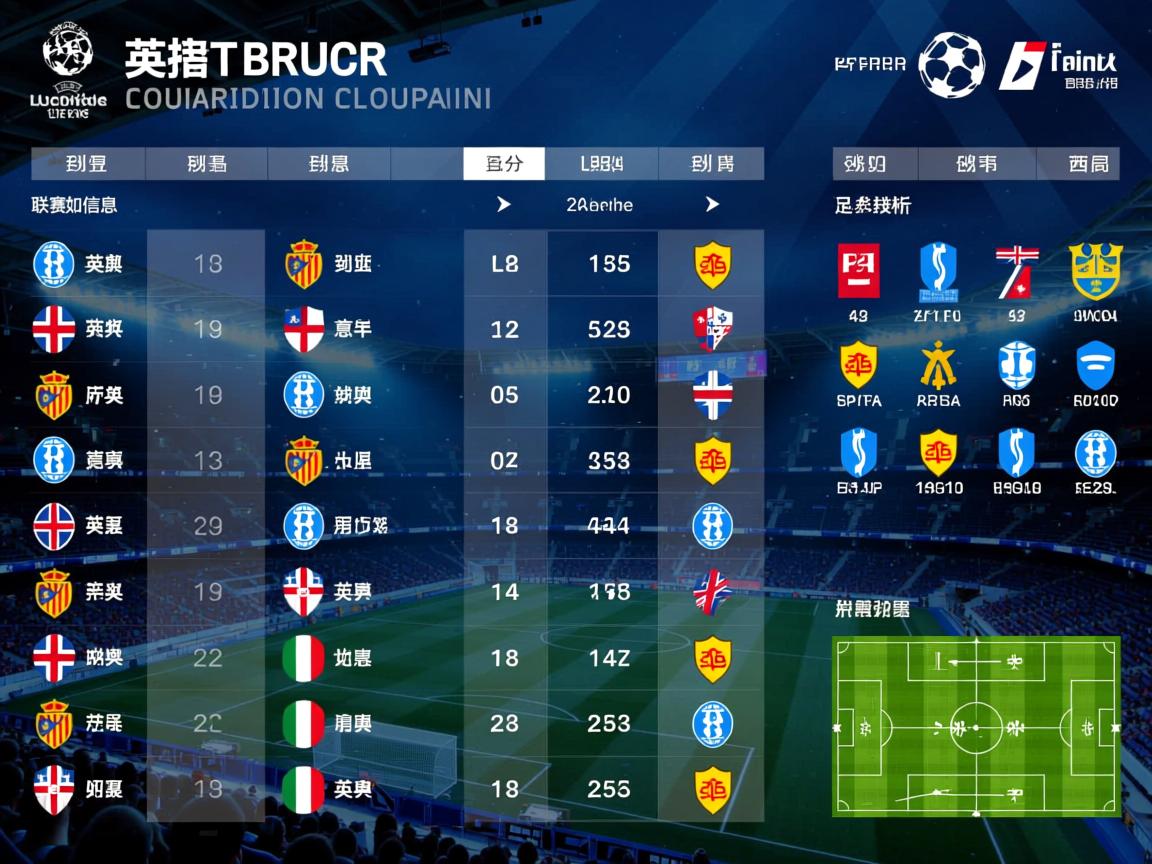Select the white highlighted tab in the table header
This screenshot has height=864, width=1152.
504,164
